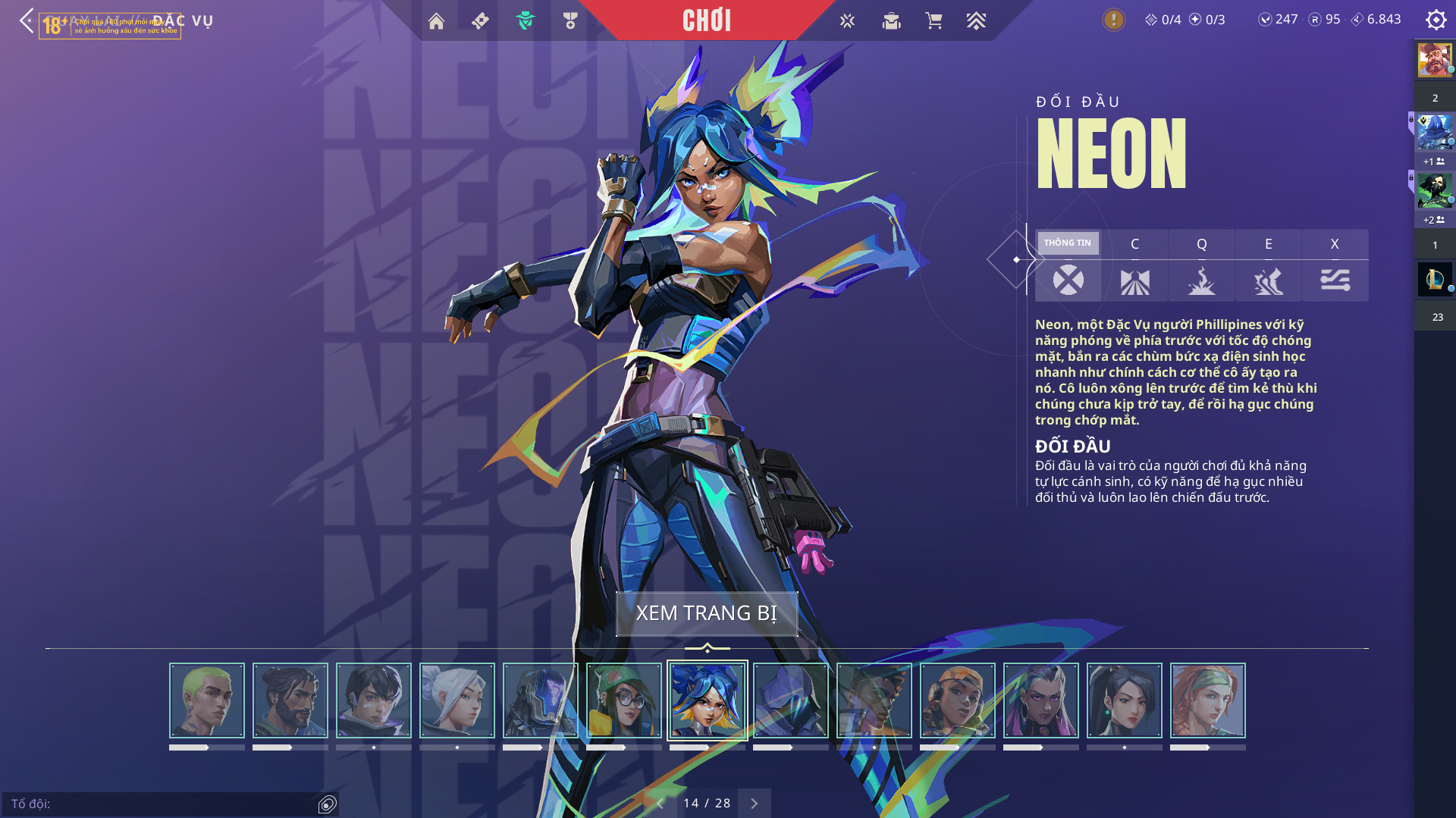Click XEM TRANG BỊ button
Screen dimensions: 1456x818
[x=706, y=613]
